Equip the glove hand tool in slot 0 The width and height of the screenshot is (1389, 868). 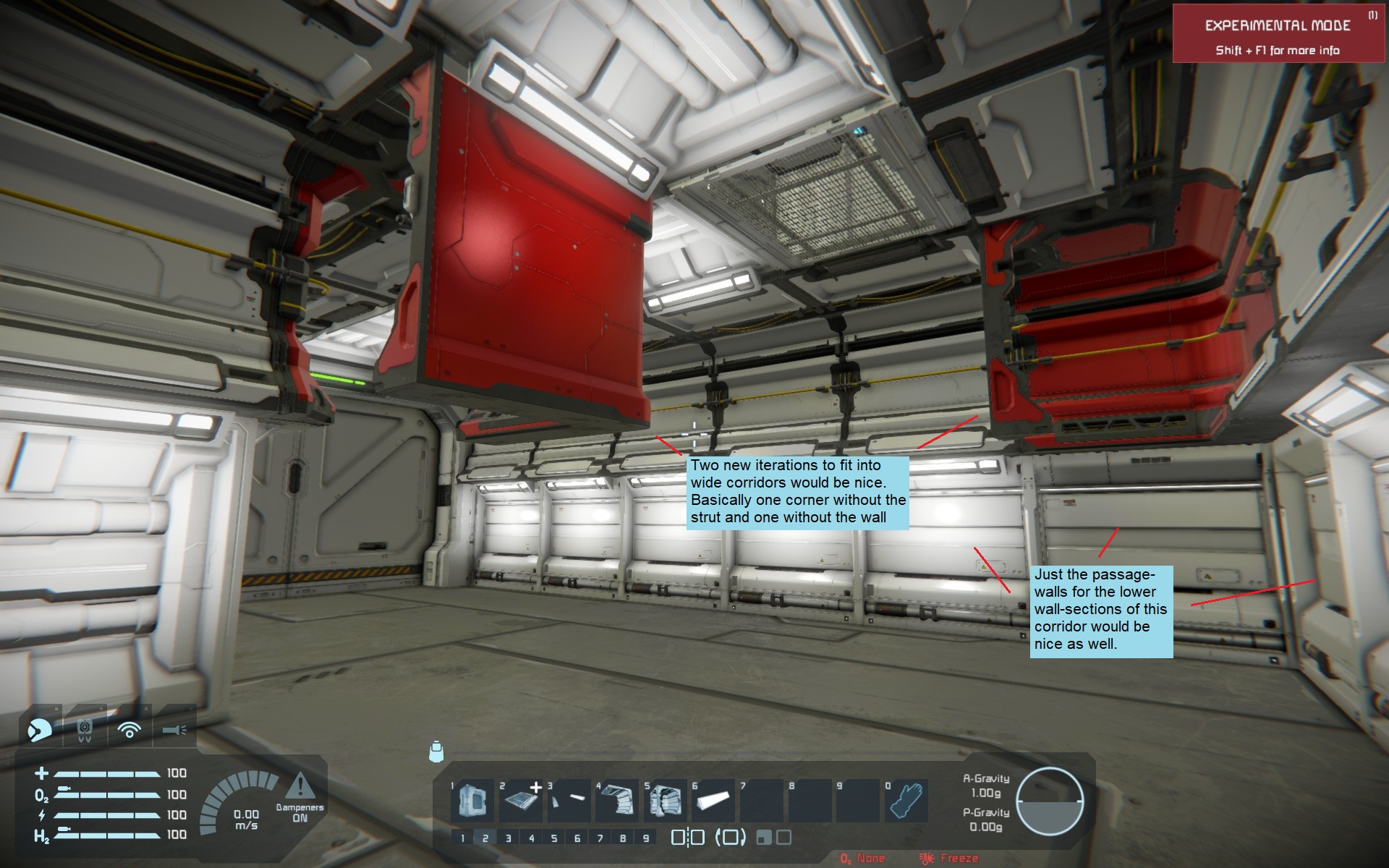906,801
